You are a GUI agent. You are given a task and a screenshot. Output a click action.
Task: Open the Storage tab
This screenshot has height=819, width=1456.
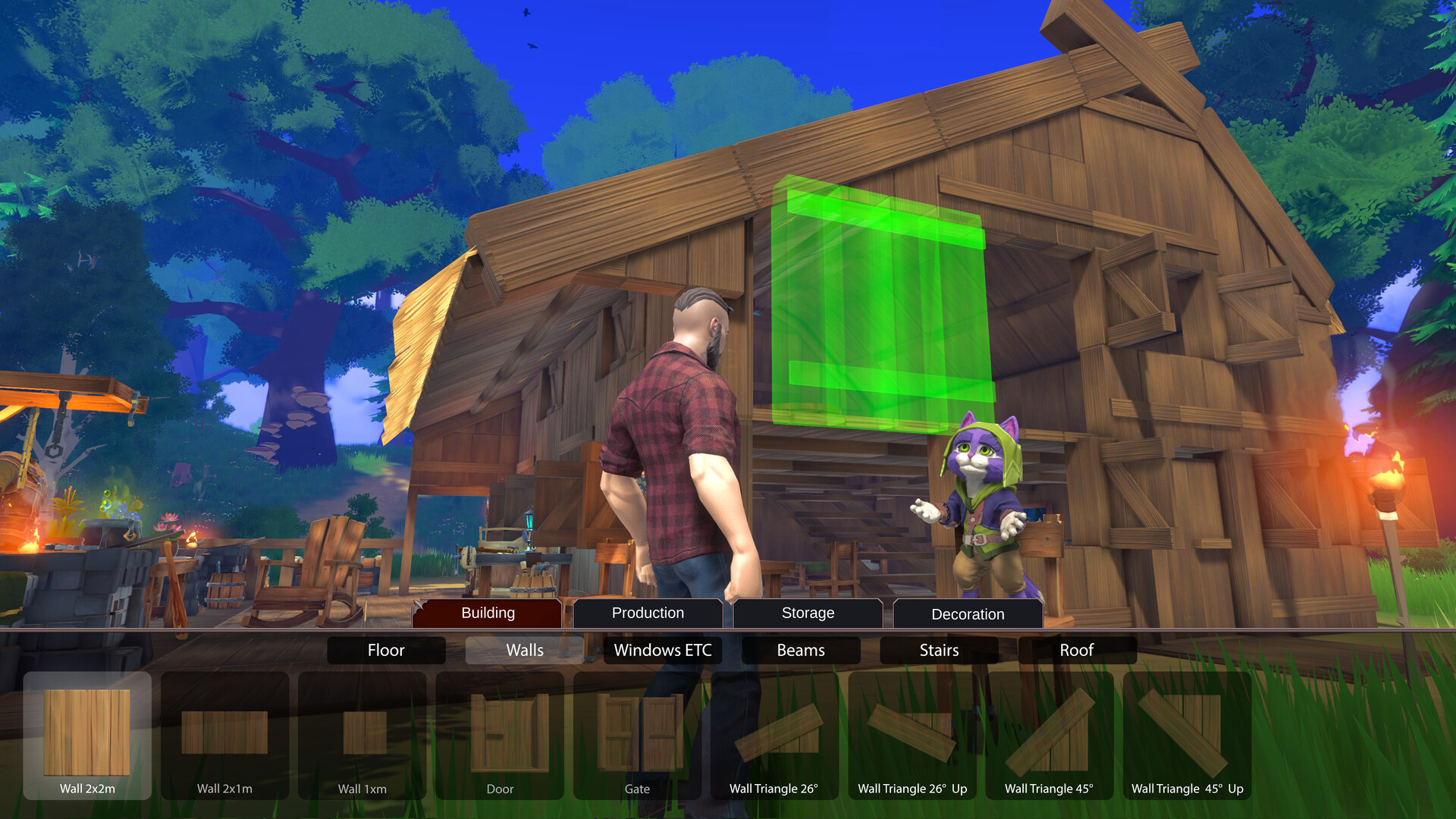pyautogui.click(x=807, y=613)
